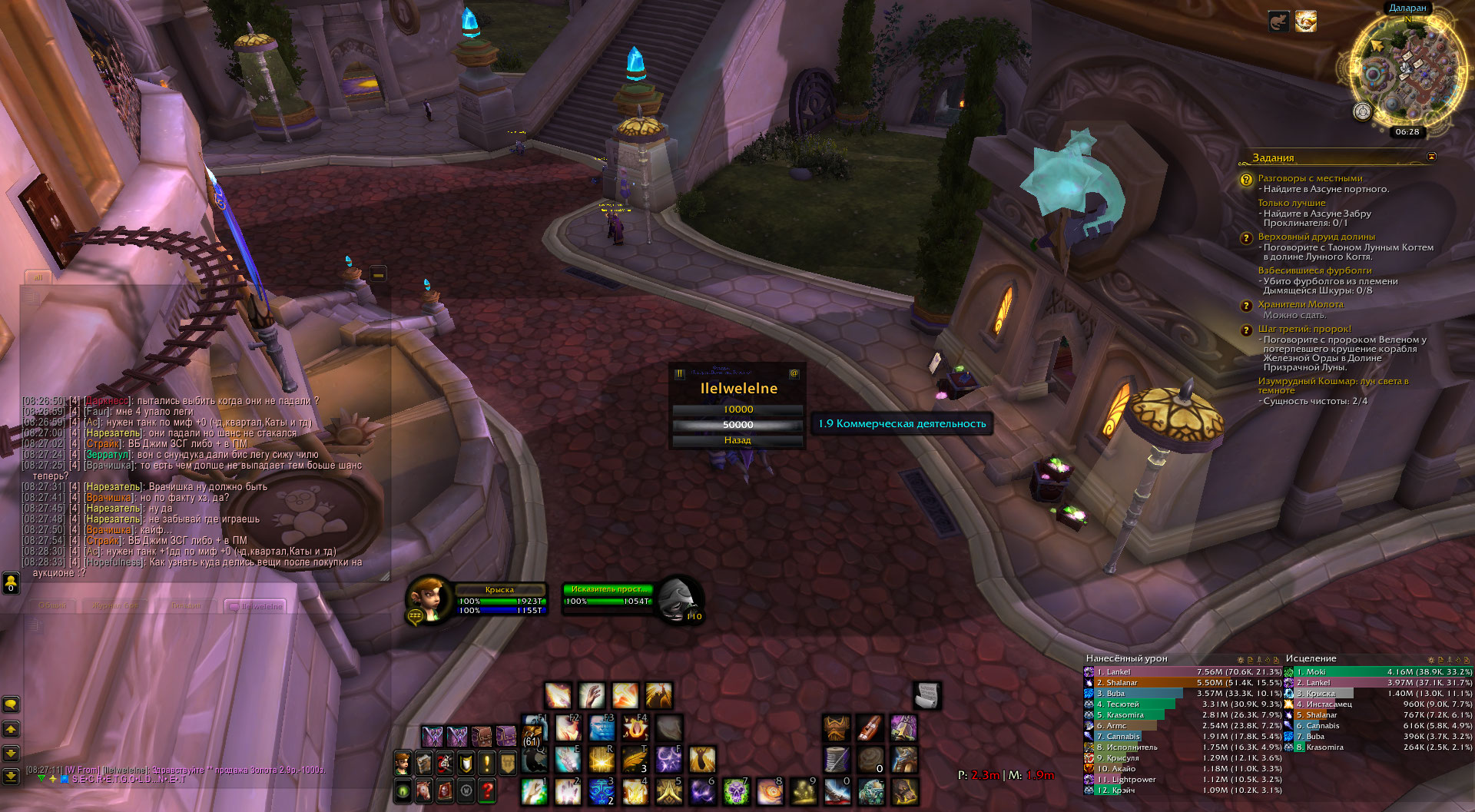This screenshot has height=812, width=1475.
Task: Open the minimap tracking button
Action: point(1362,112)
